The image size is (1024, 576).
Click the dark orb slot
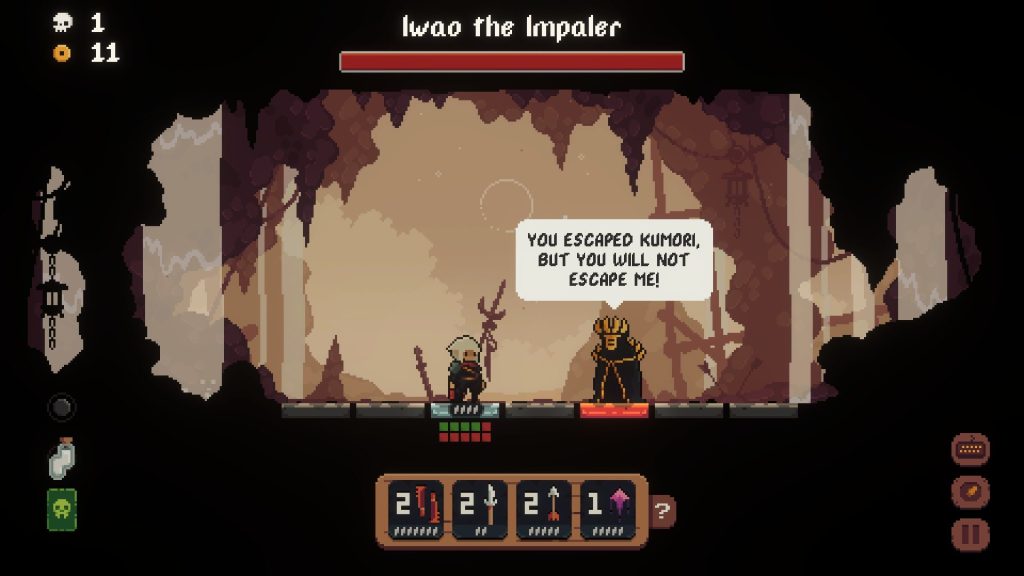point(62,408)
